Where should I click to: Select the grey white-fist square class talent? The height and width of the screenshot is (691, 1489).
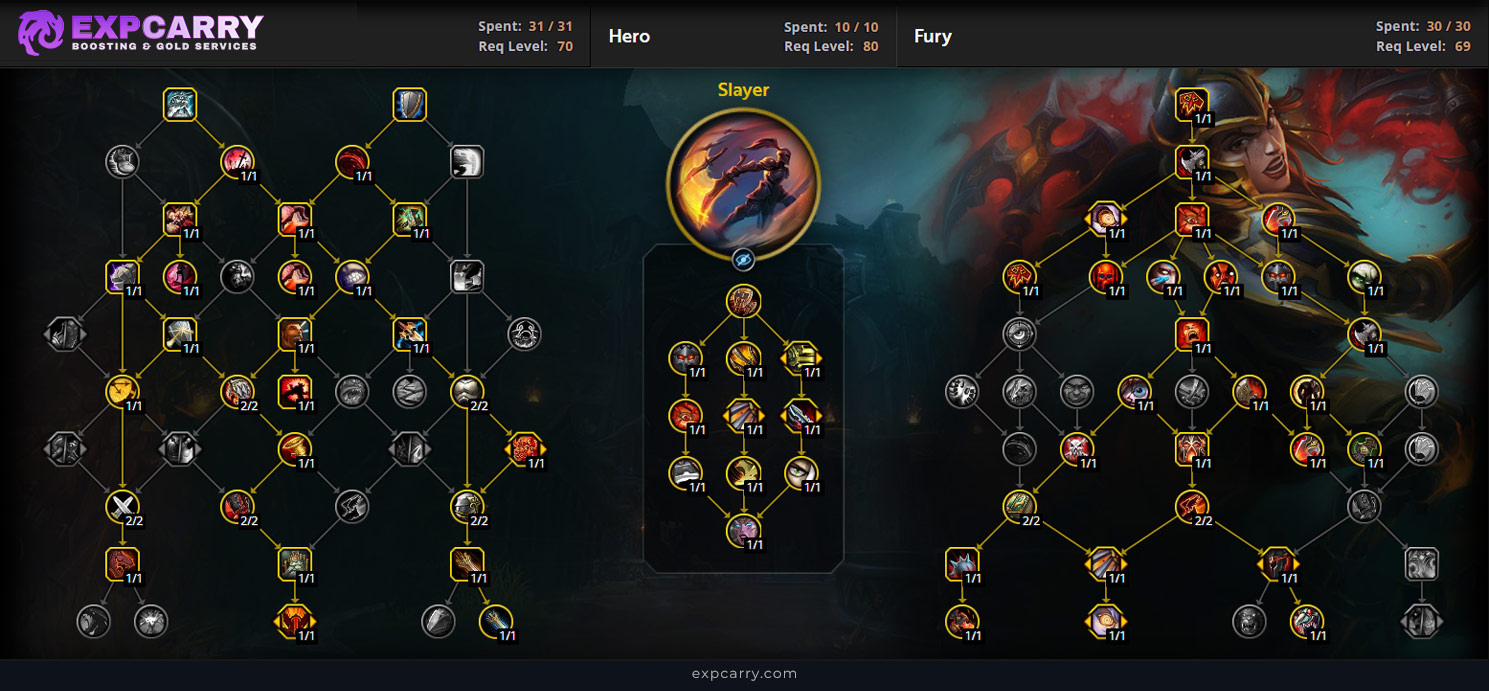coord(467,161)
